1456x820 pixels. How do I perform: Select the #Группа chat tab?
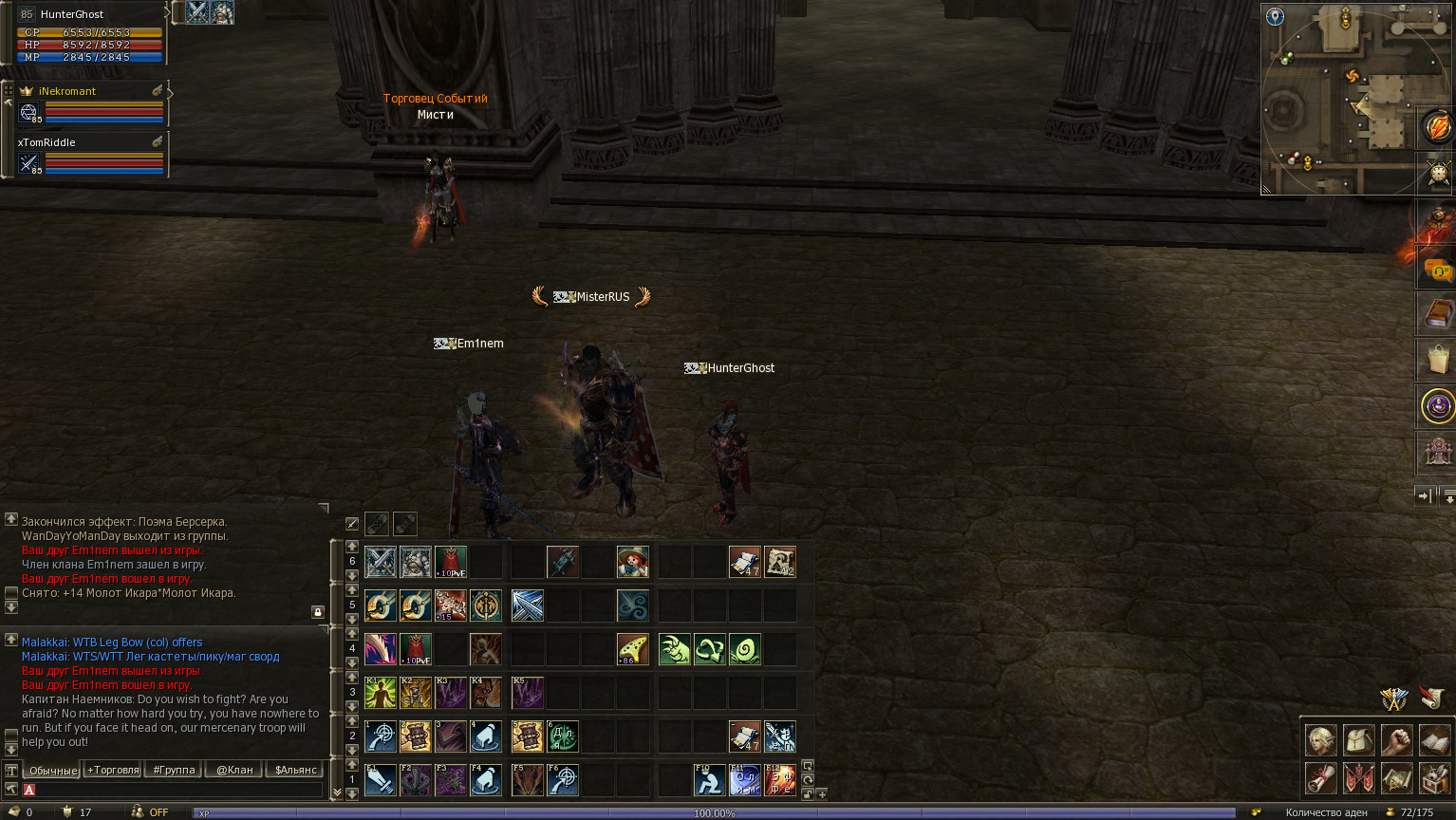(x=174, y=770)
